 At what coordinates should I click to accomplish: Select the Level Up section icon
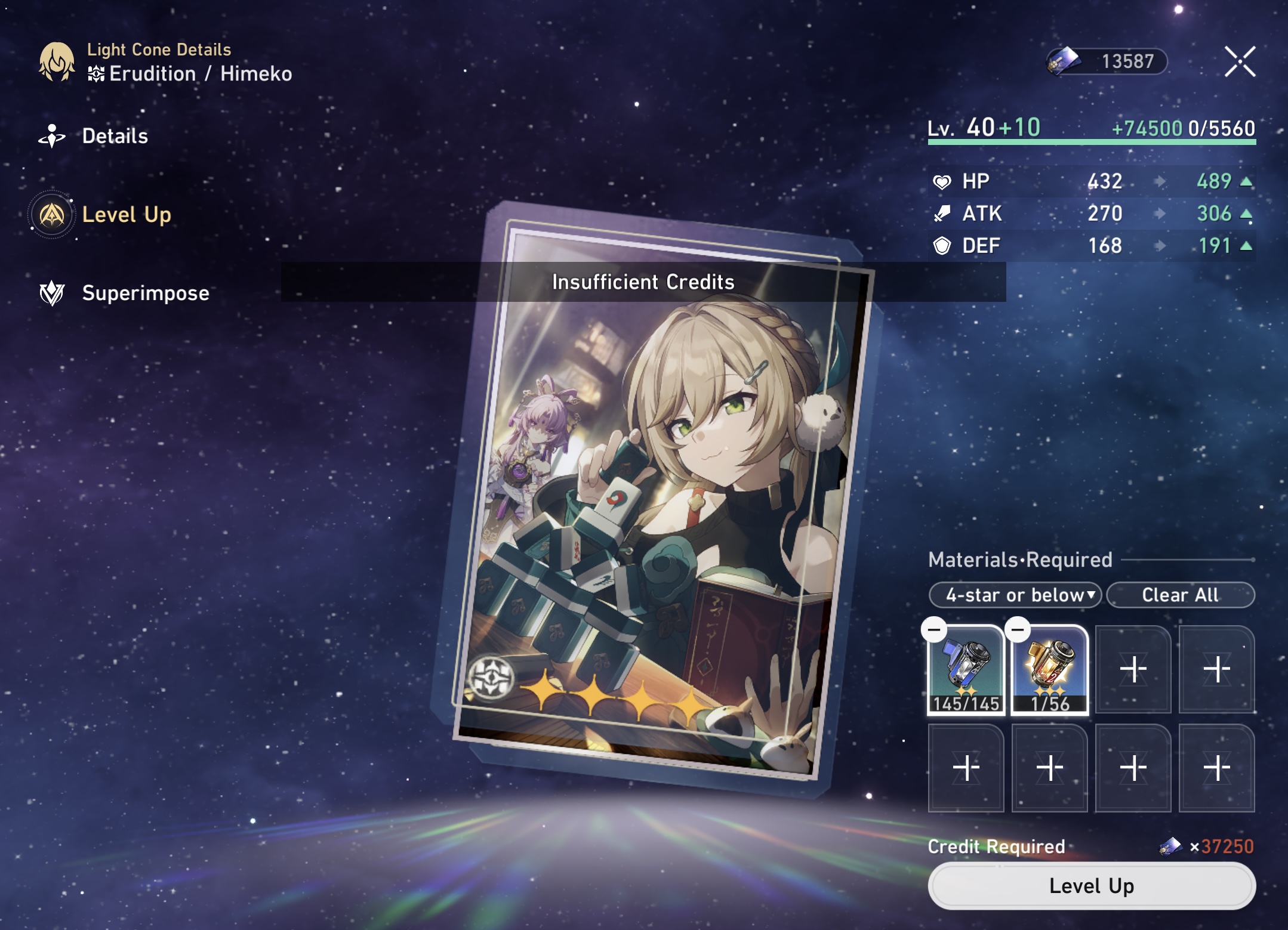[x=53, y=214]
